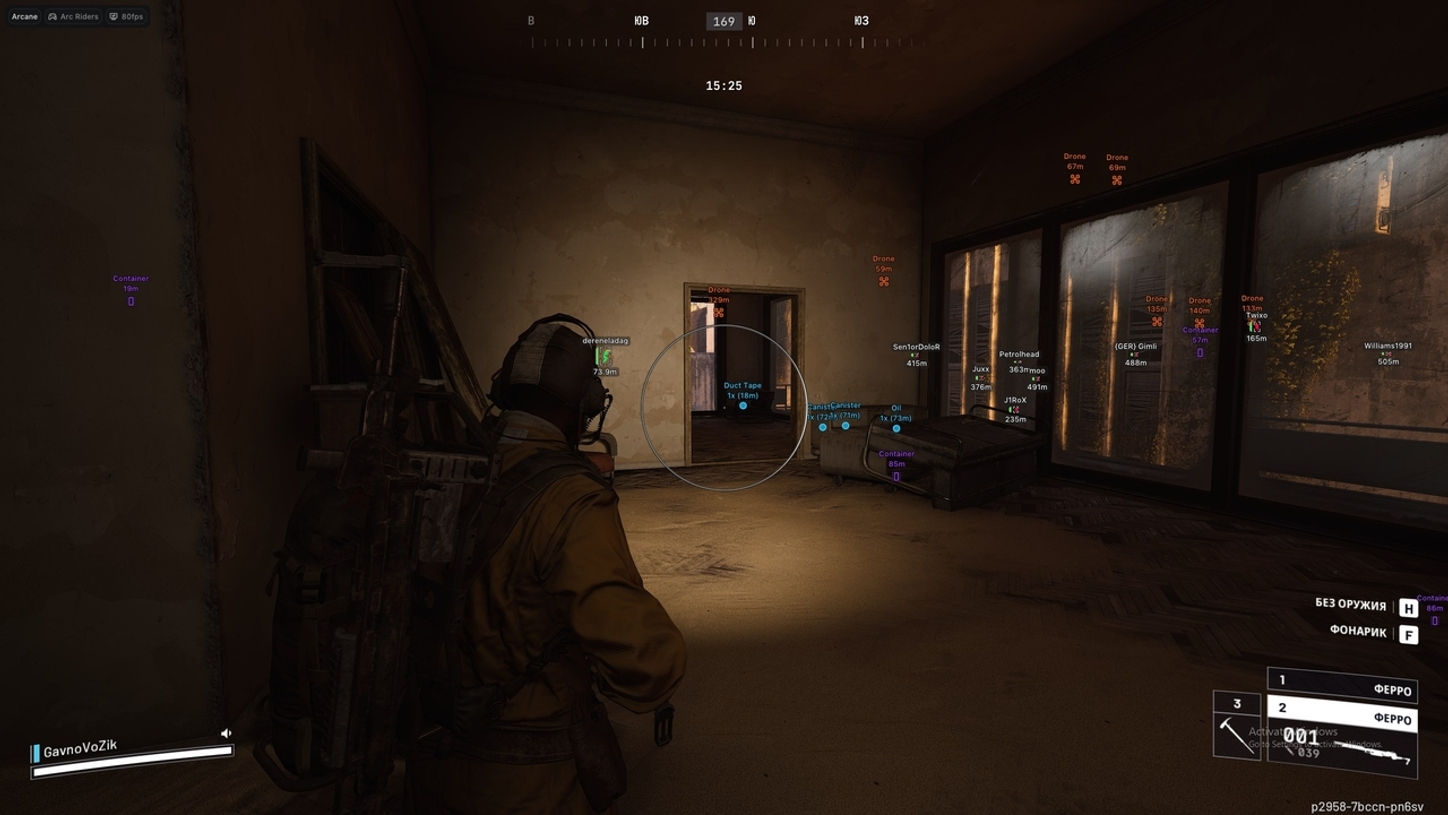Click the purple Container icon at 19m

[x=130, y=301]
